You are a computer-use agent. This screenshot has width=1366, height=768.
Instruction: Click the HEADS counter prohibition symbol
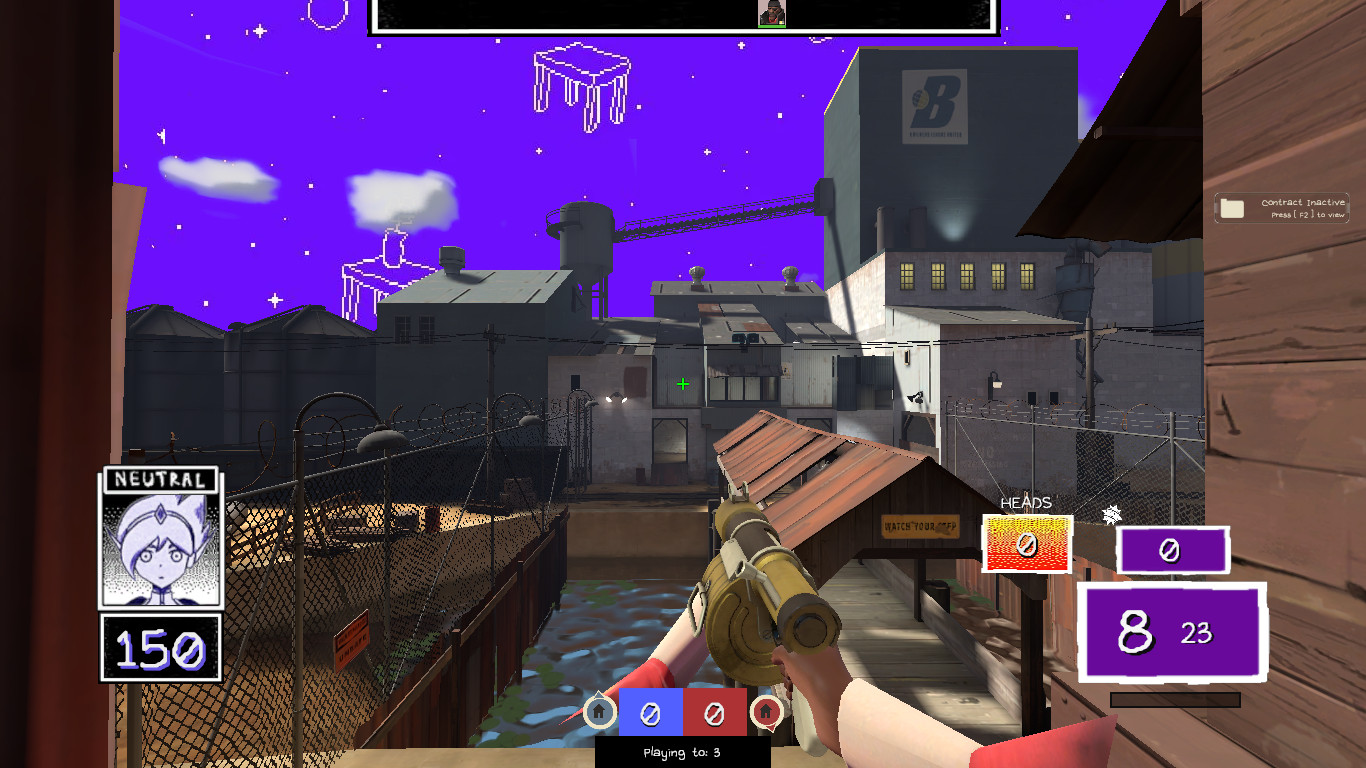(x=1026, y=544)
